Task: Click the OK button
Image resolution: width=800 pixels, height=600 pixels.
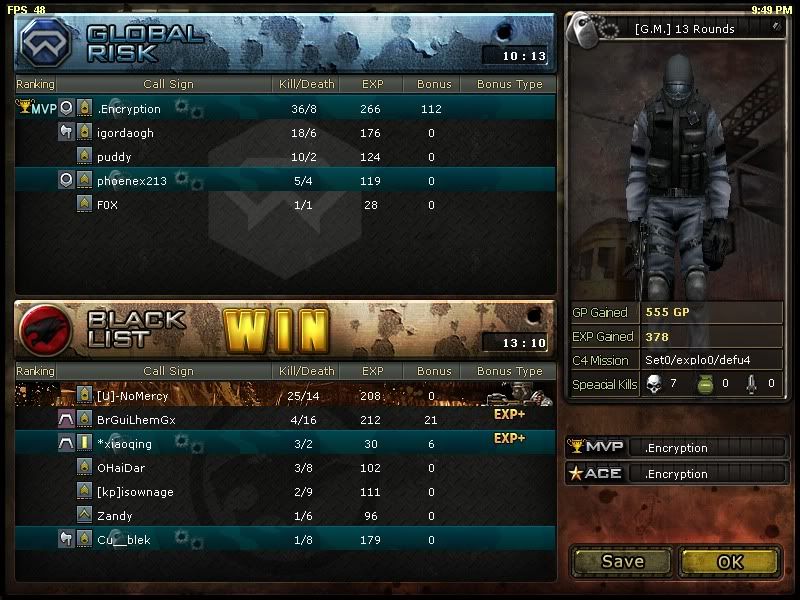Action: tap(730, 561)
